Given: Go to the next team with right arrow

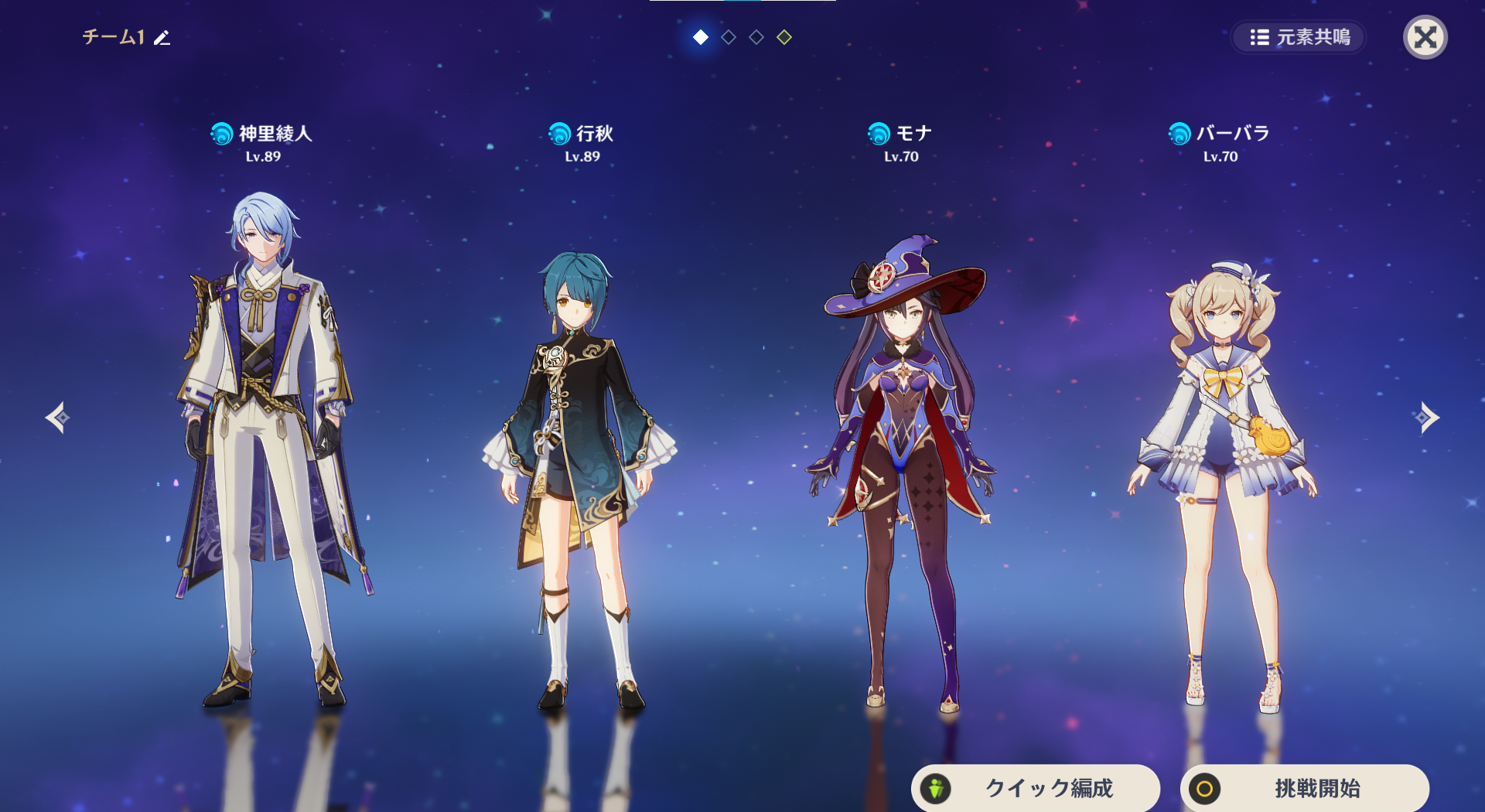Looking at the screenshot, I should click(1427, 418).
